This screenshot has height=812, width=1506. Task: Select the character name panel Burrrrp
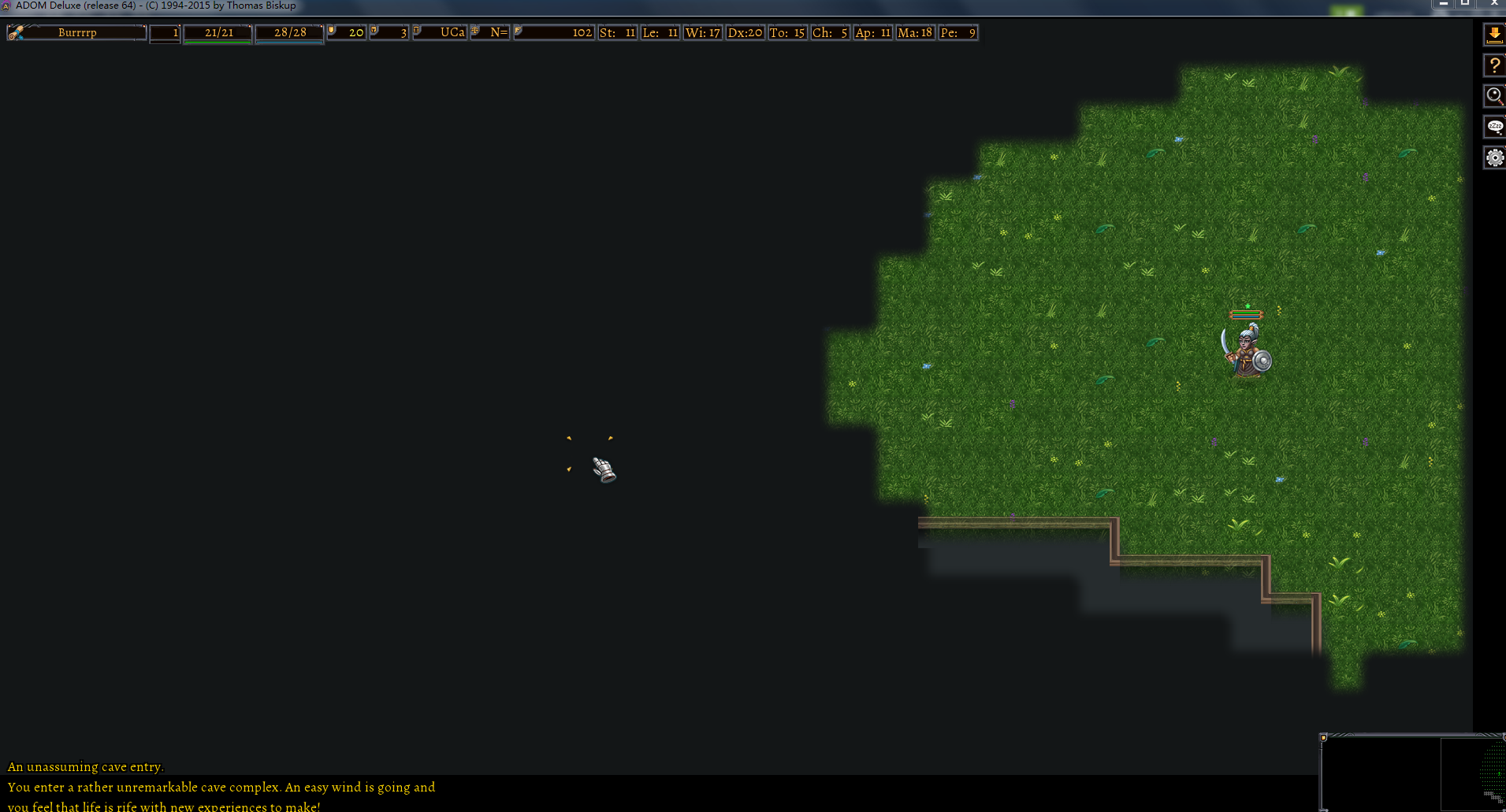click(x=77, y=33)
